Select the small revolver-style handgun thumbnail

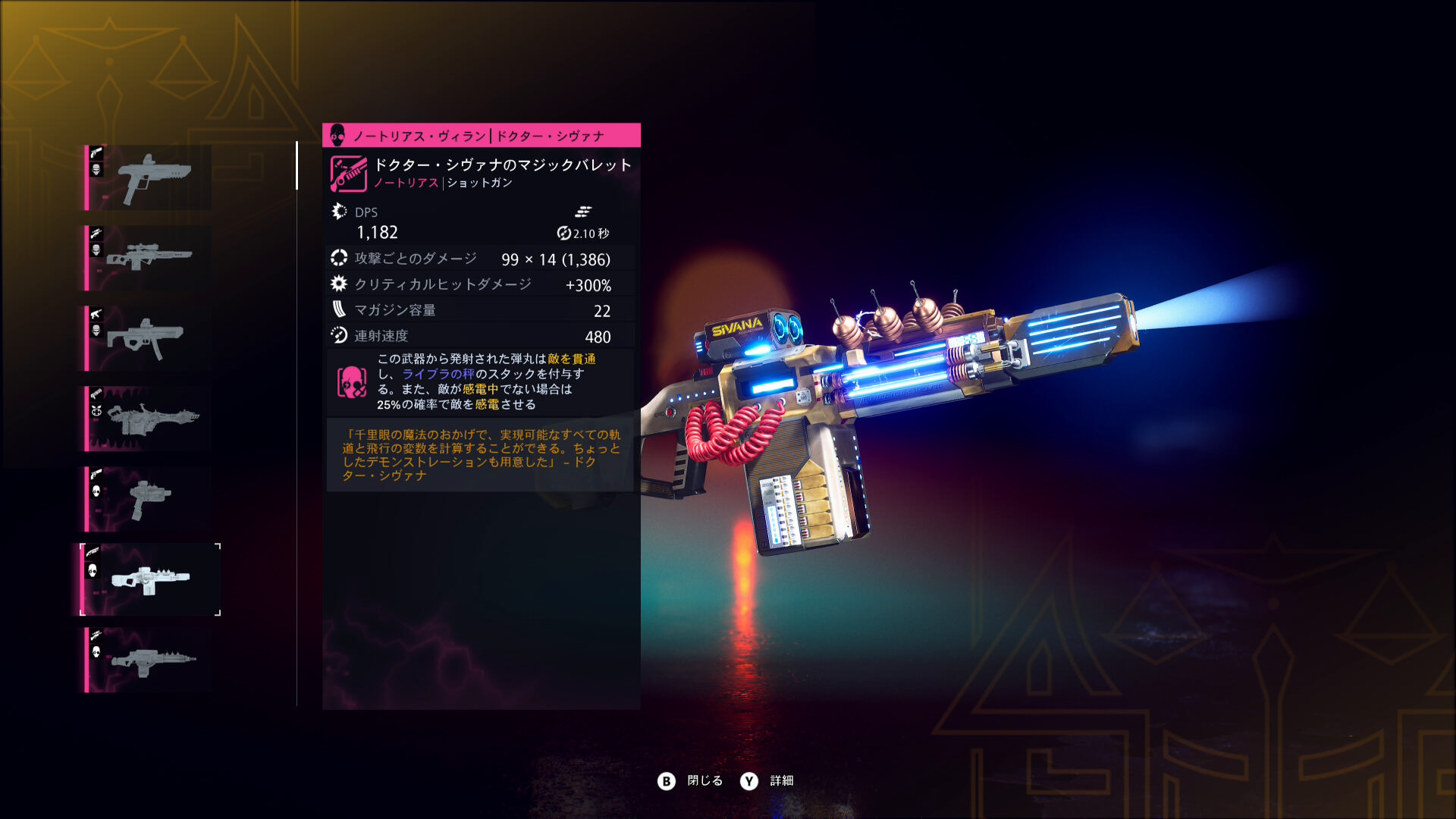149,499
